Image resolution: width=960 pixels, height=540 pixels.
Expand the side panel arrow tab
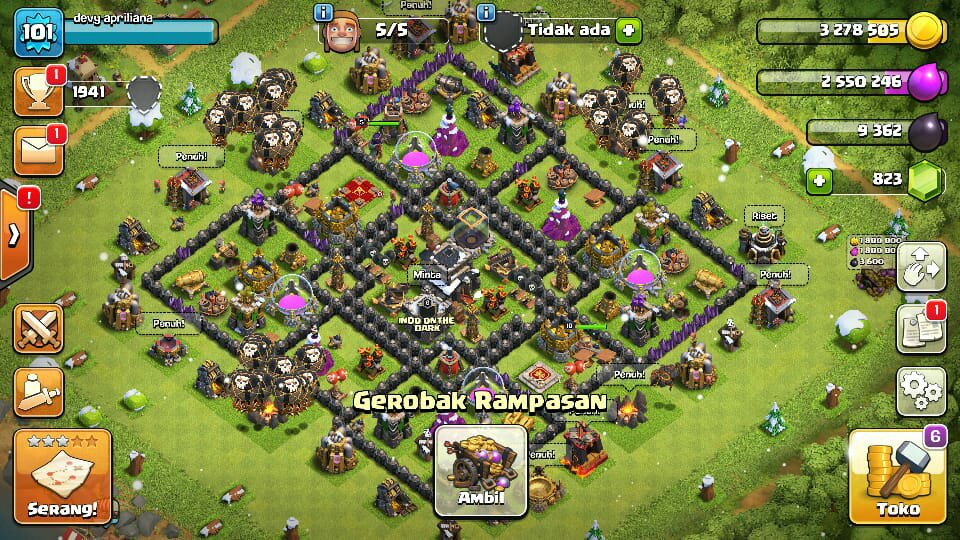click(x=15, y=235)
